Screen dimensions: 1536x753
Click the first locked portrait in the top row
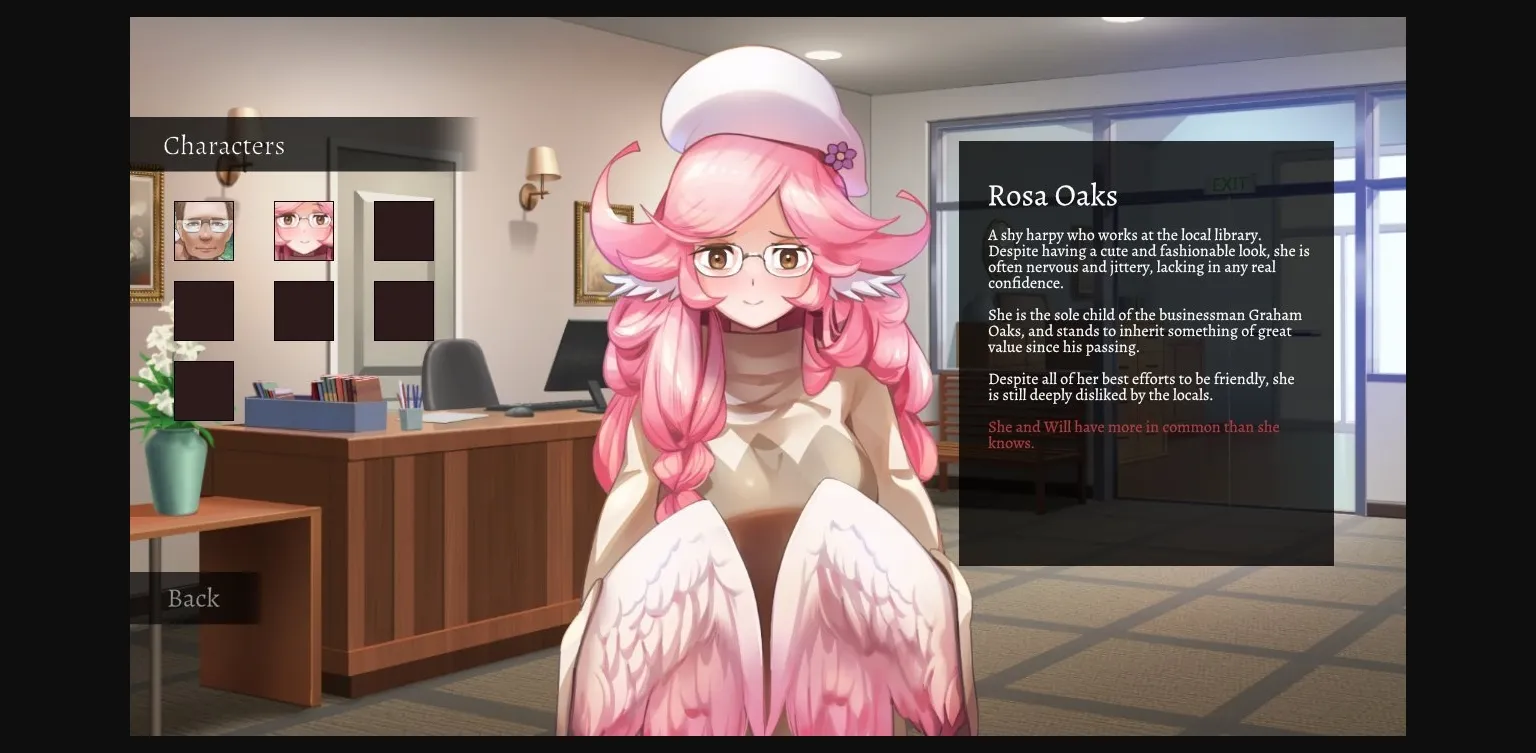point(404,230)
